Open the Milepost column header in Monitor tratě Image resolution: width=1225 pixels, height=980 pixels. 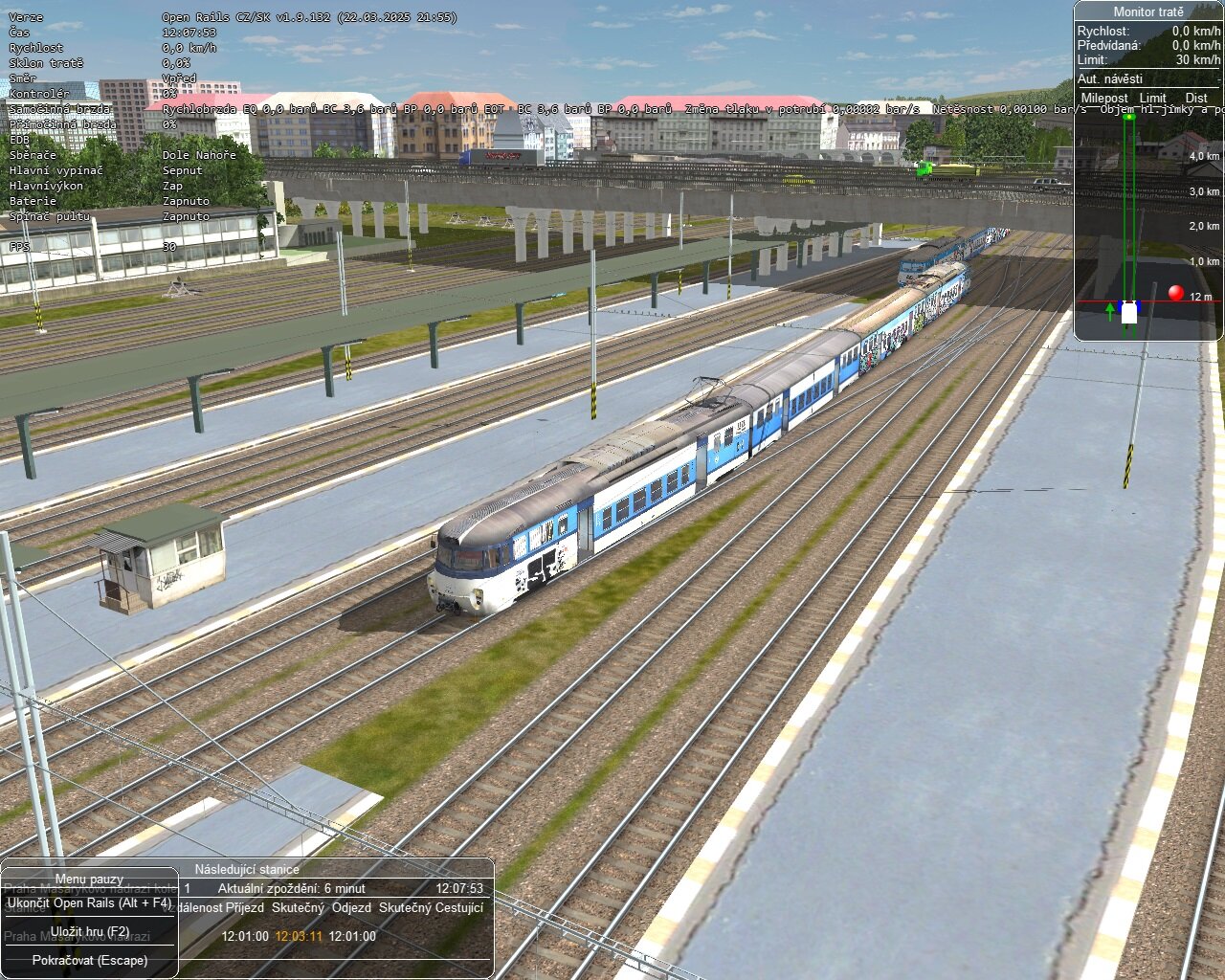point(1103,98)
